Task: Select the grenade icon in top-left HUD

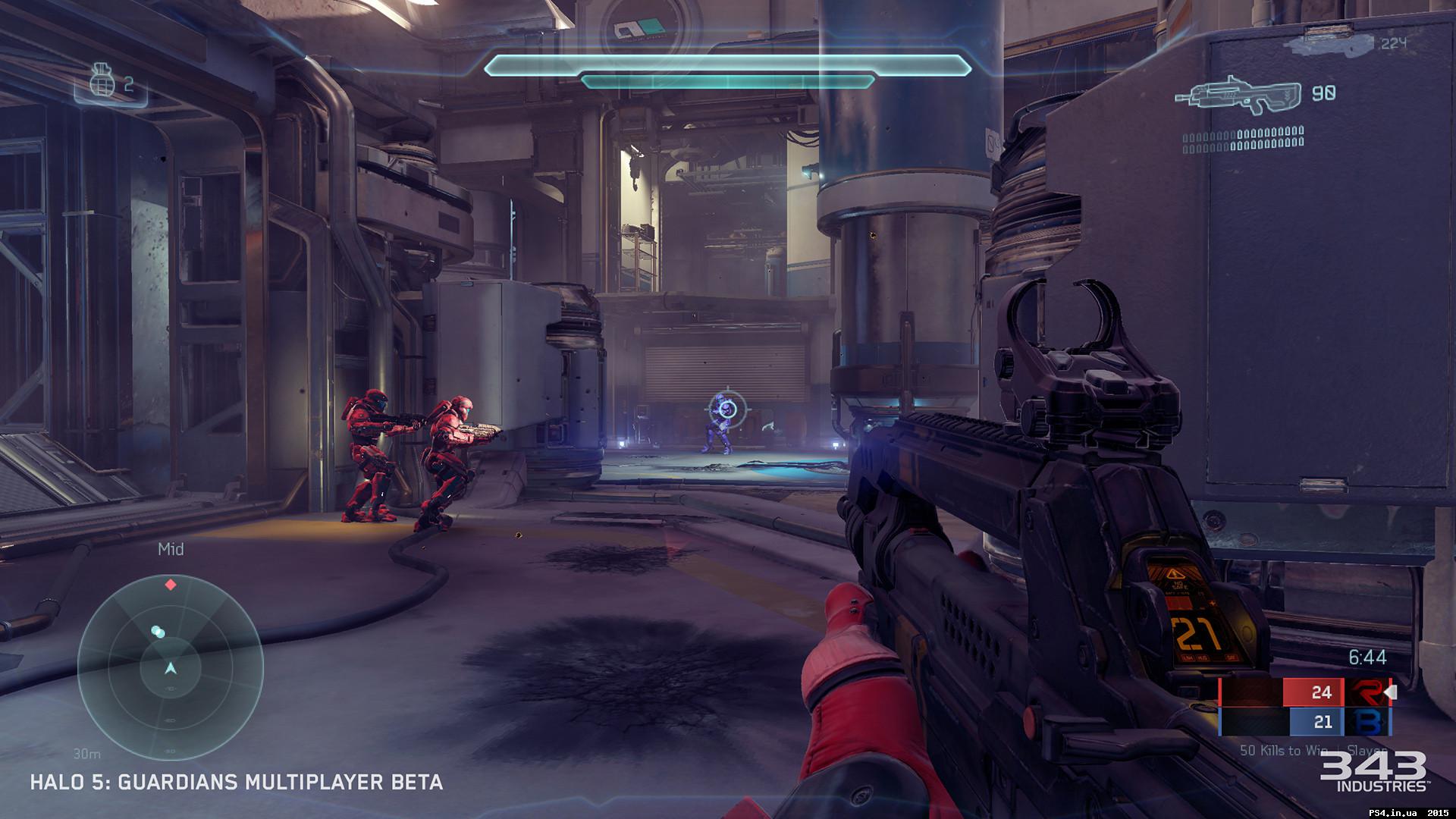Action: (x=102, y=80)
